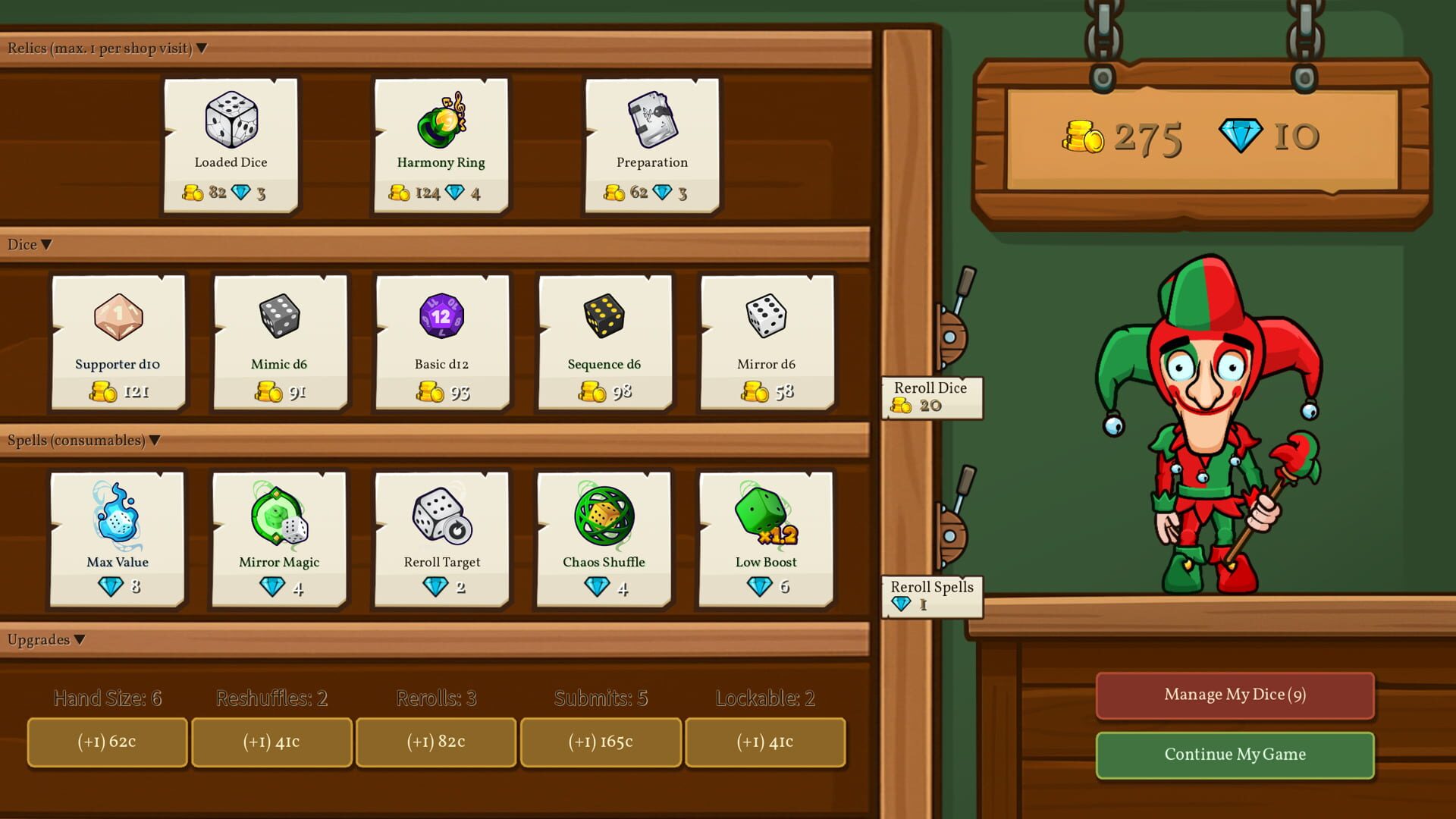Purchase the Chaos Shuffle spell
Screen dimensions: 1456x819
click(603, 538)
